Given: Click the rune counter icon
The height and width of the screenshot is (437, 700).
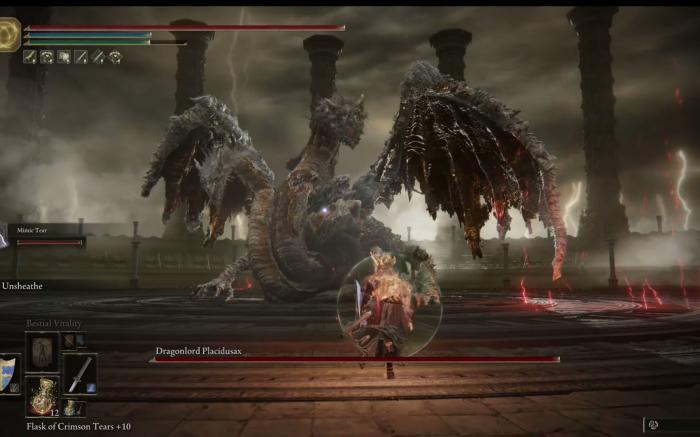Looking at the screenshot, I should click(654, 425).
